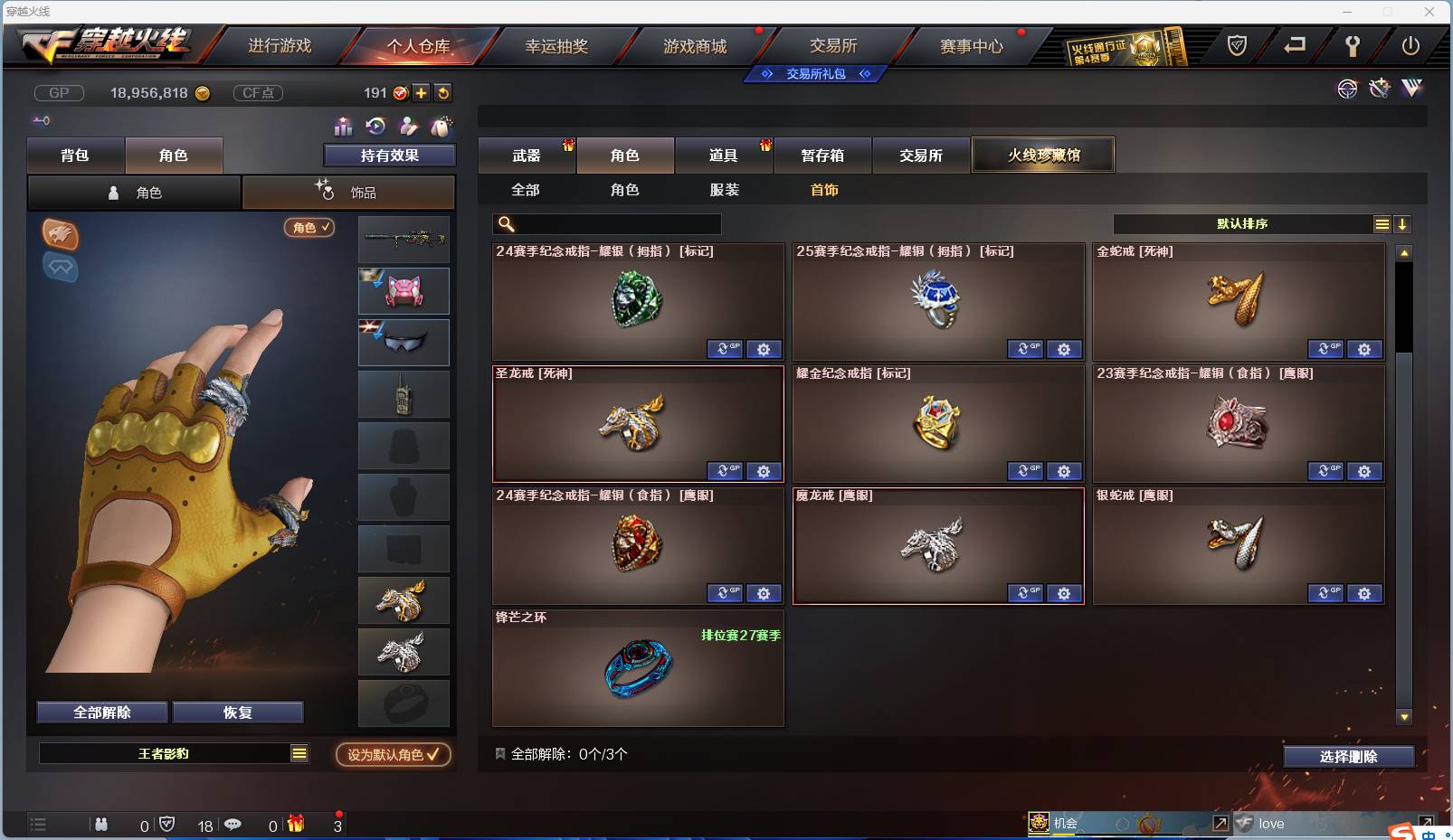Click the plus button to add CF points
This screenshot has width=1453, height=840.
pyautogui.click(x=422, y=92)
